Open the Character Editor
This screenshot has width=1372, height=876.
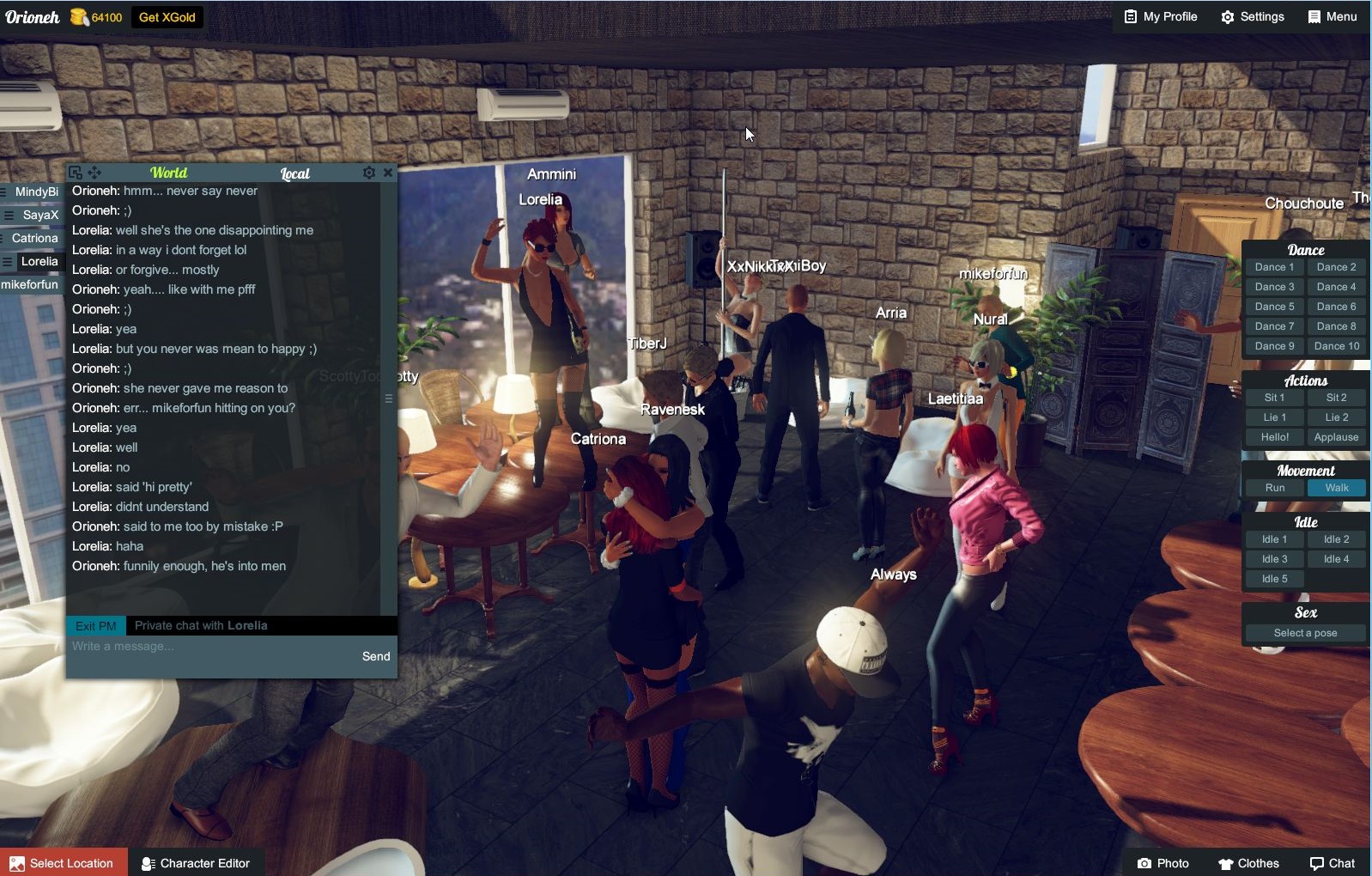click(196, 863)
